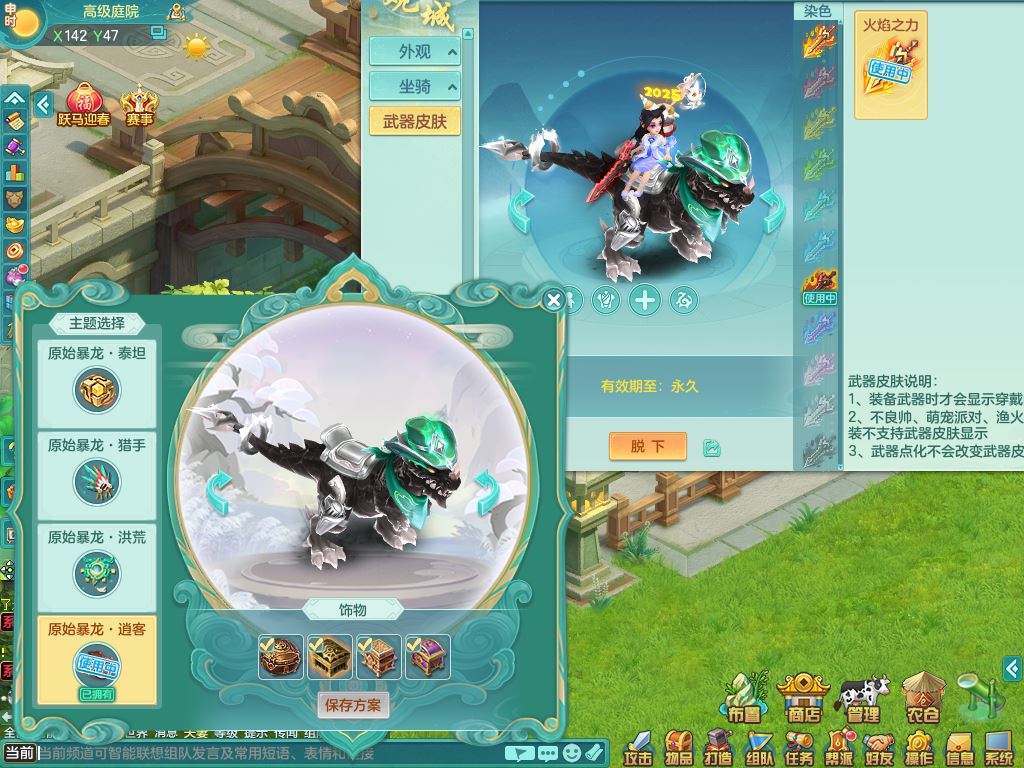
Task: Expand the 坐骑 mount category
Action: pyautogui.click(x=415, y=87)
